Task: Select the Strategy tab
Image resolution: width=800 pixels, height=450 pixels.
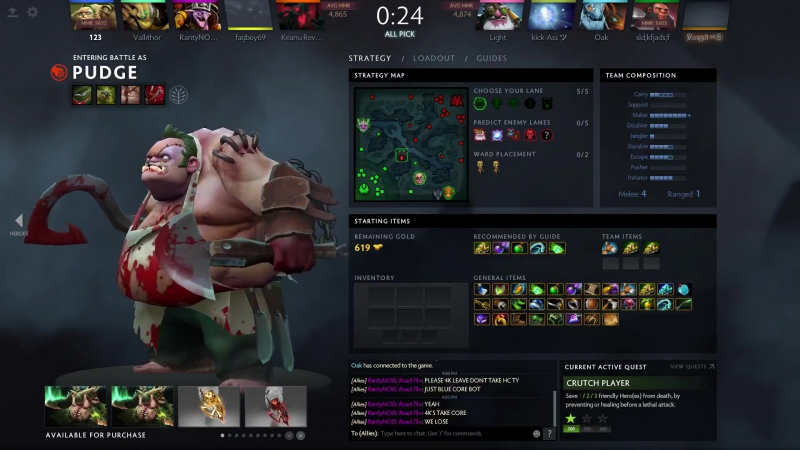Action: tap(370, 58)
